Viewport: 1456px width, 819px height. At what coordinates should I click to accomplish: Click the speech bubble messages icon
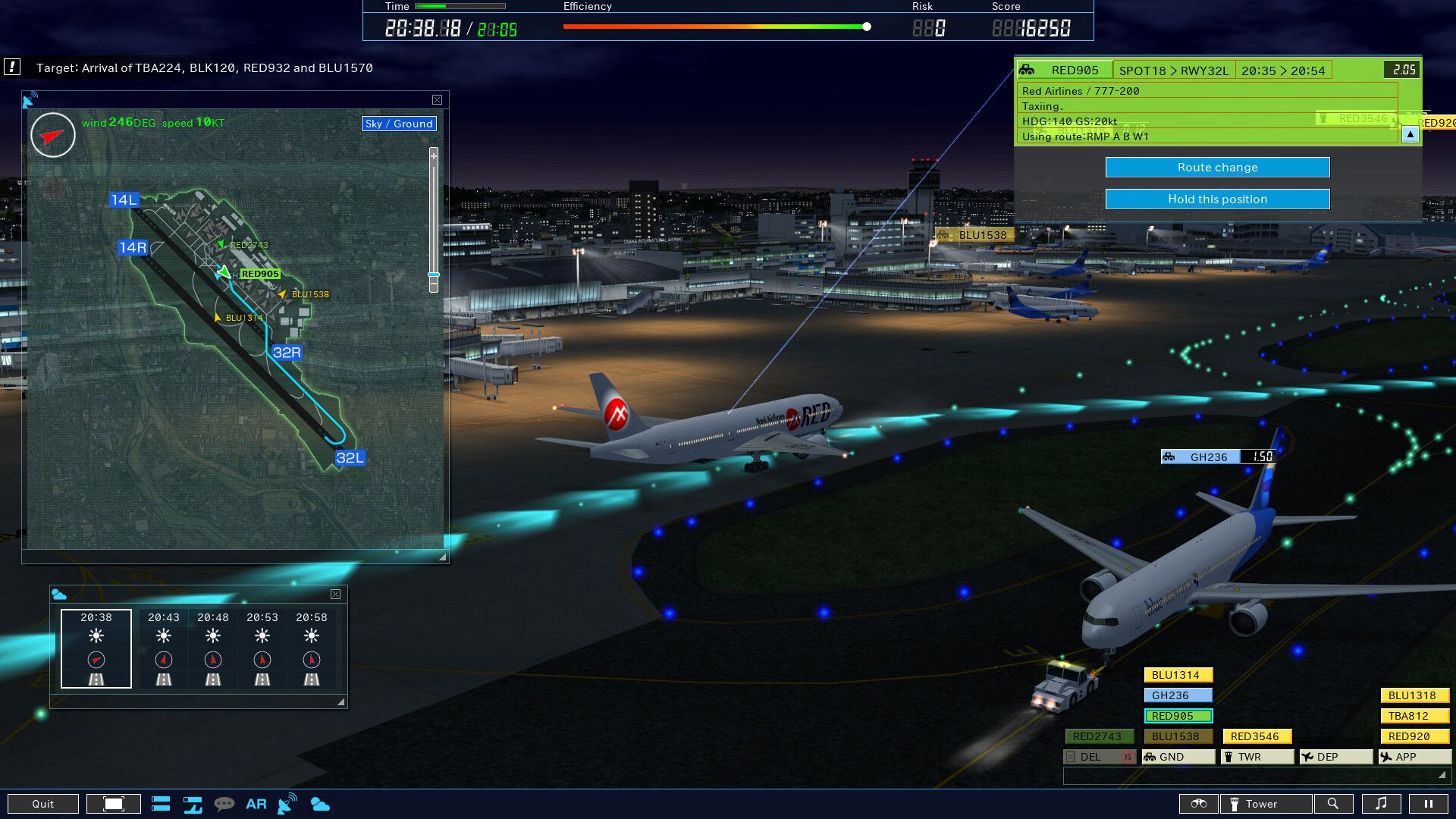[224, 804]
